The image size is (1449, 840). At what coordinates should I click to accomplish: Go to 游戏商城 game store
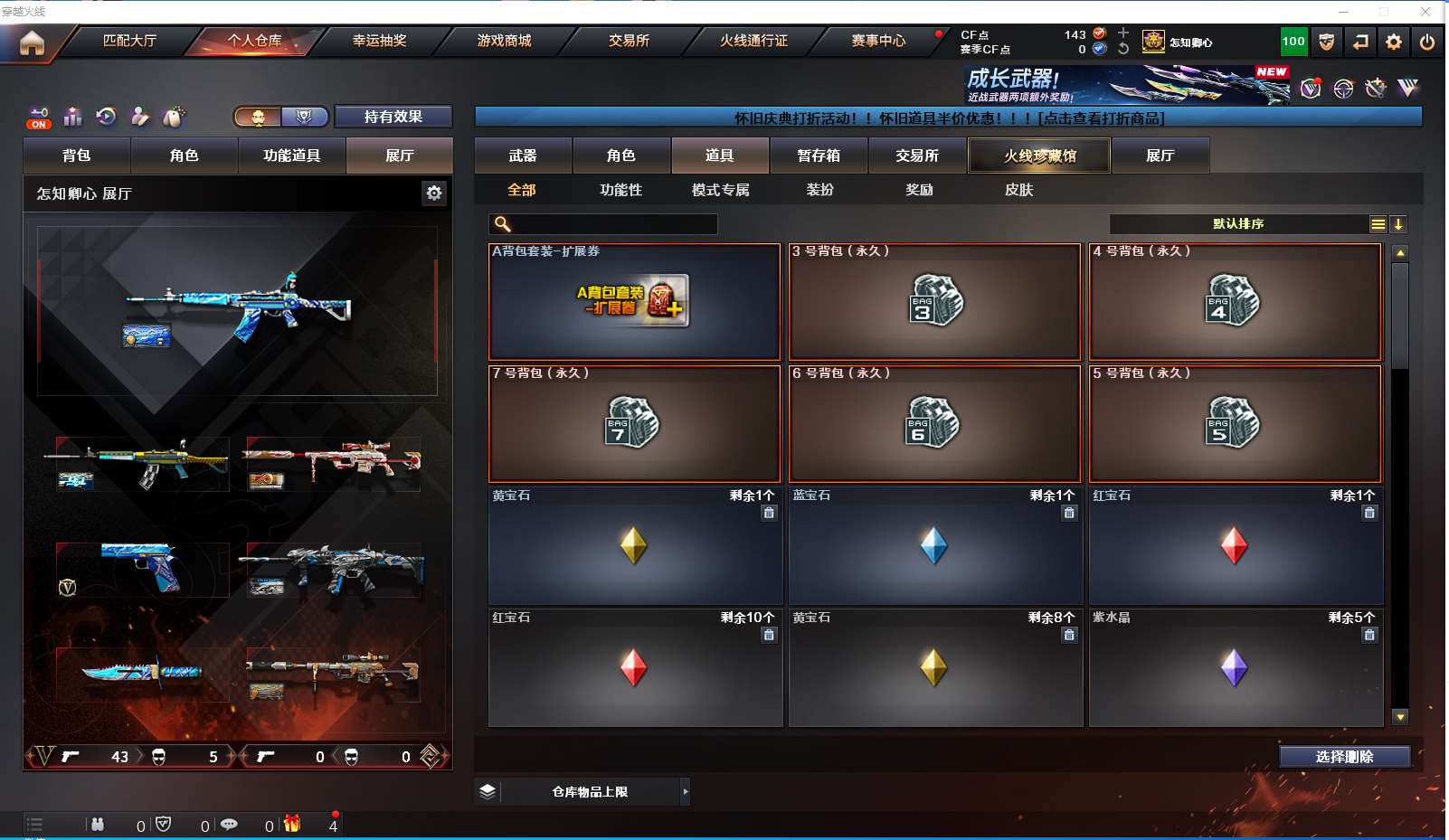(x=504, y=41)
